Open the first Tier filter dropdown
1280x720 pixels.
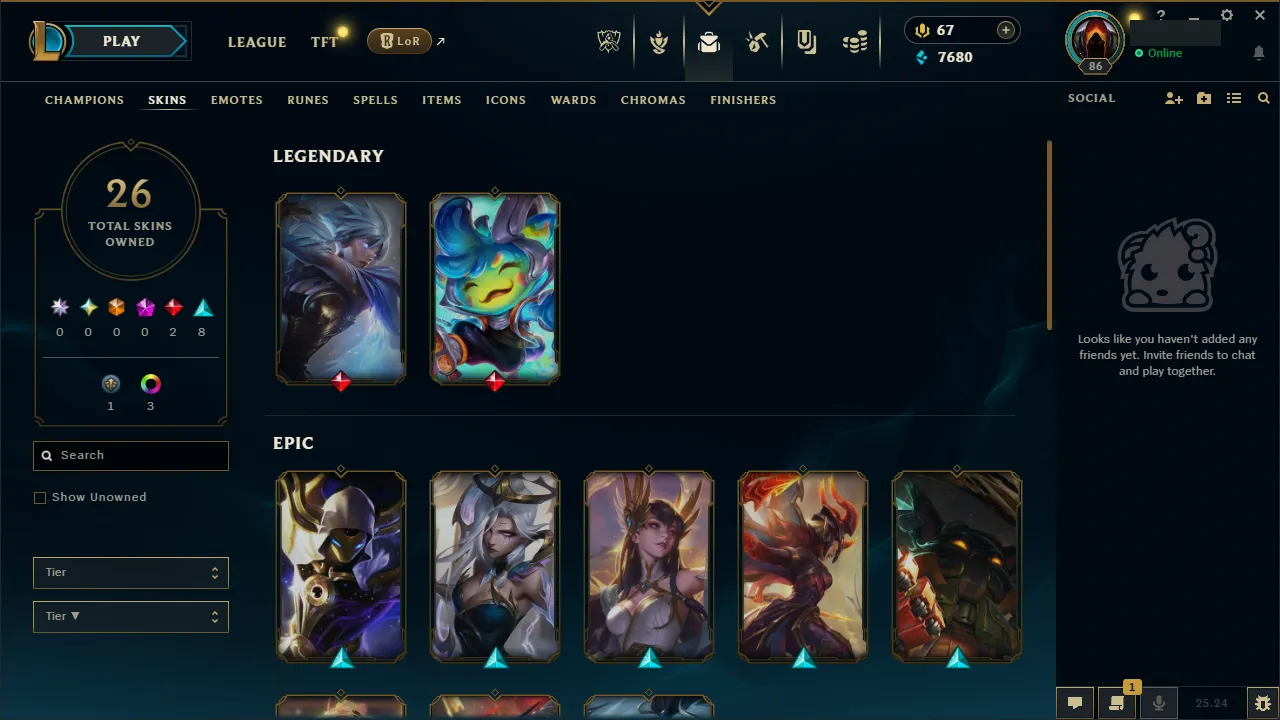(130, 572)
